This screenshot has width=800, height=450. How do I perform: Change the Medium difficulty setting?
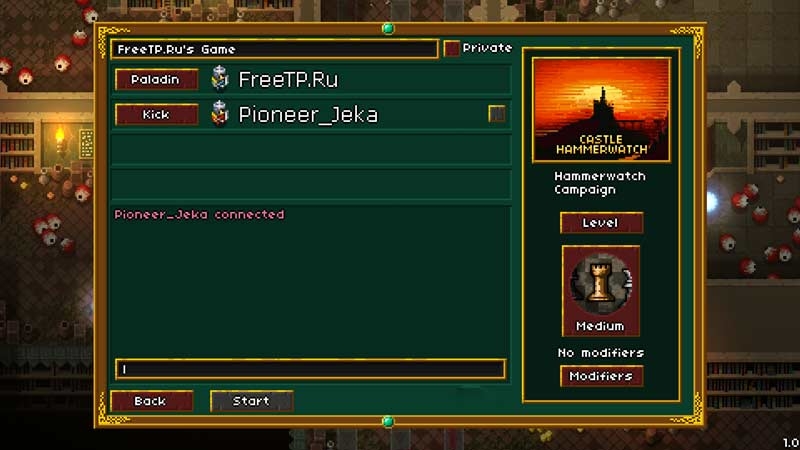(x=600, y=290)
